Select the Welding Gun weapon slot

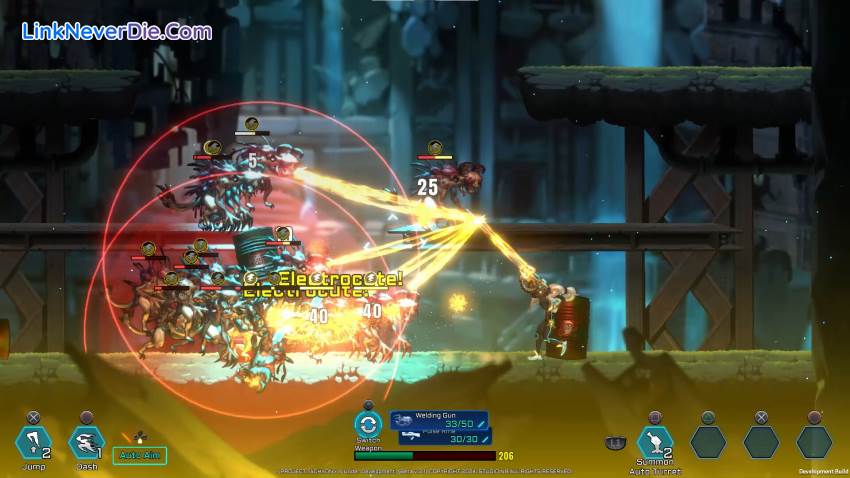439,420
